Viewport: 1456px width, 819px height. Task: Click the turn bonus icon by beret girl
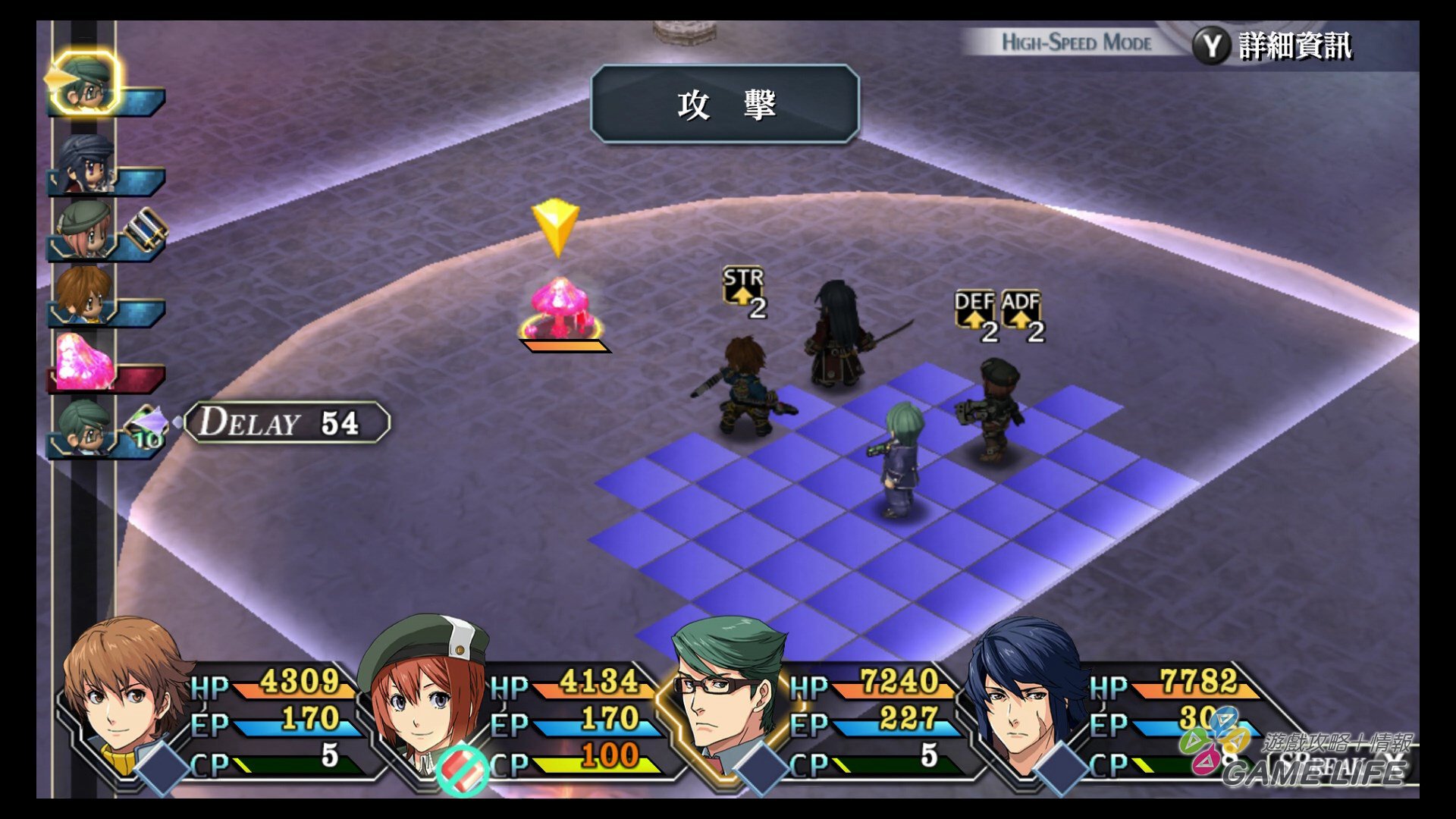click(x=146, y=227)
